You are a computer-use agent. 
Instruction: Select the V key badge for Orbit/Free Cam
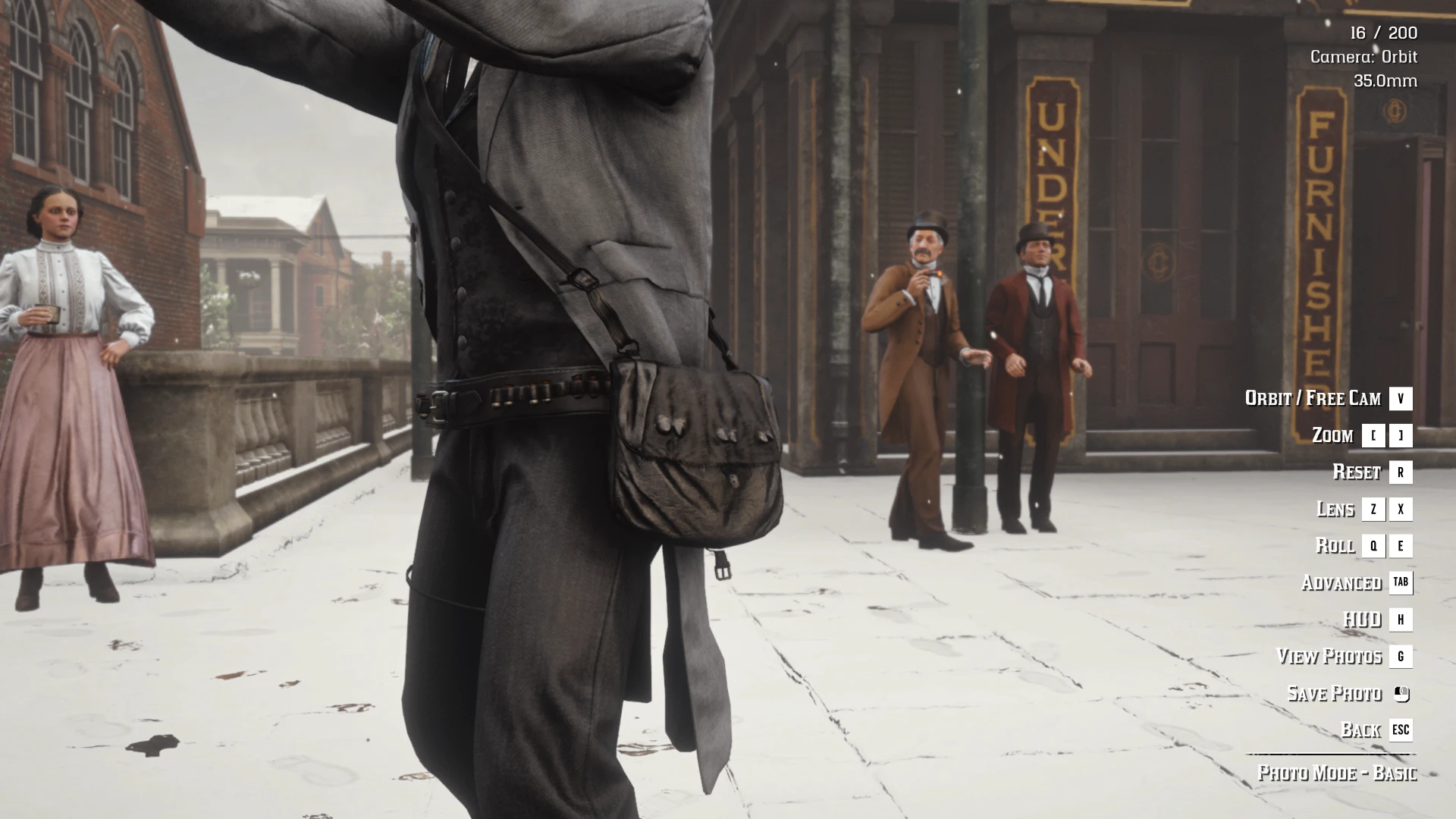pos(1401,398)
